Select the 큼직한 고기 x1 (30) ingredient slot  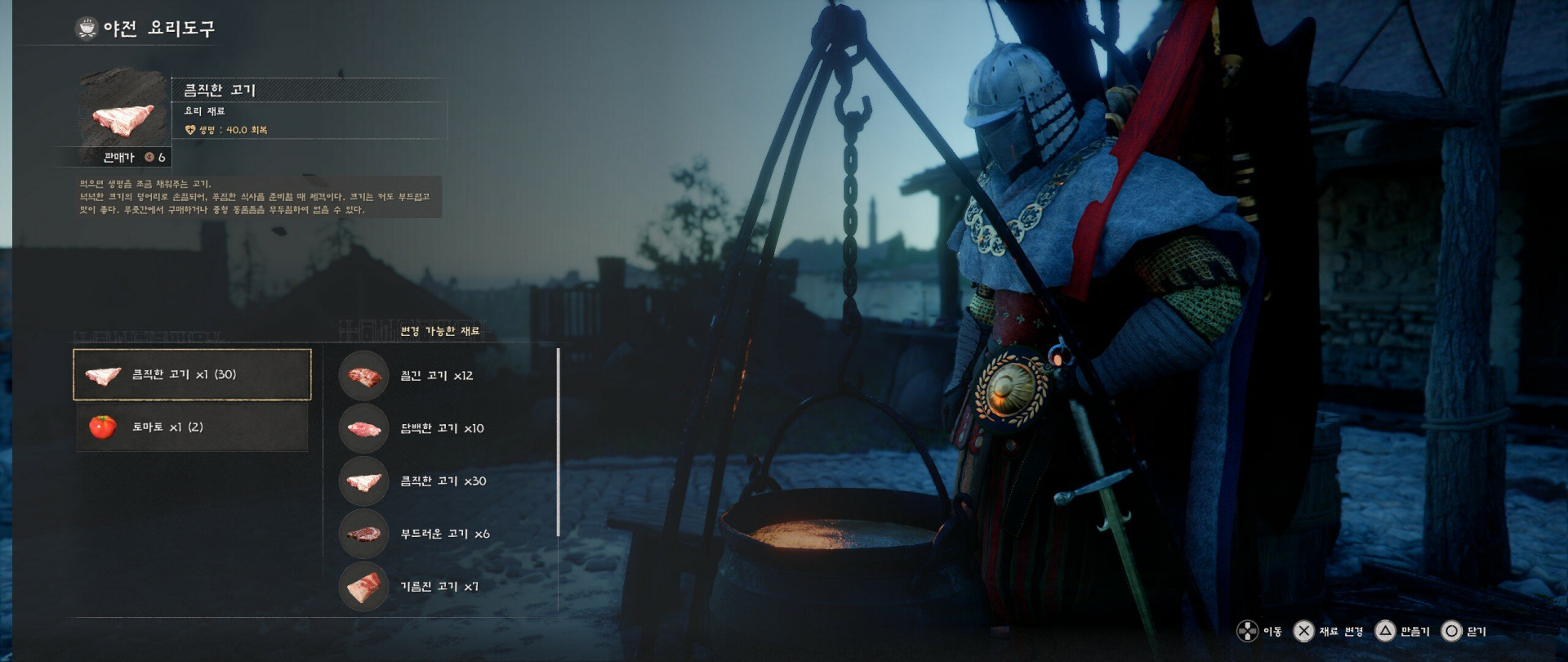click(192, 374)
